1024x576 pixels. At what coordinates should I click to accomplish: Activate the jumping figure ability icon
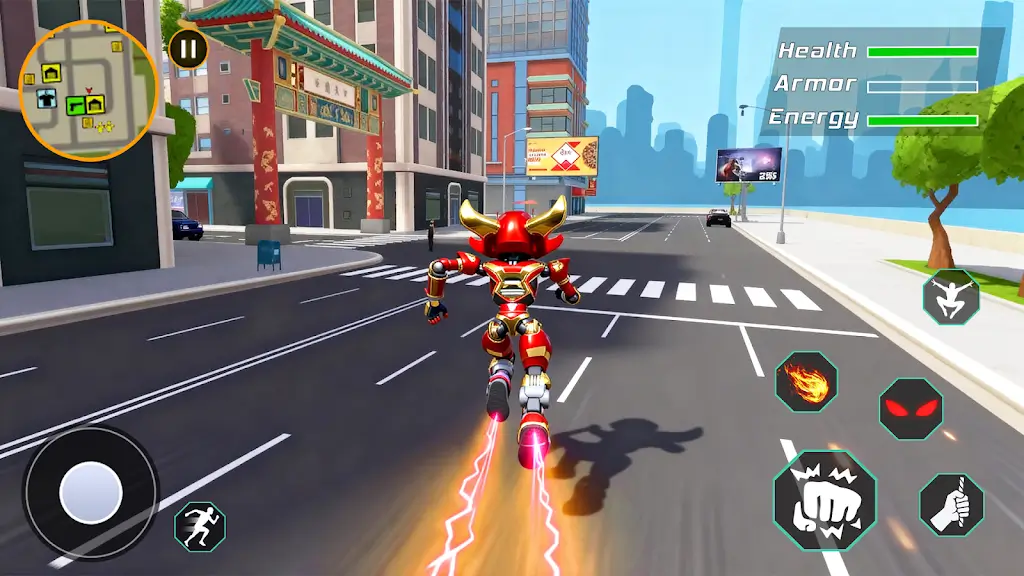[x=951, y=297]
